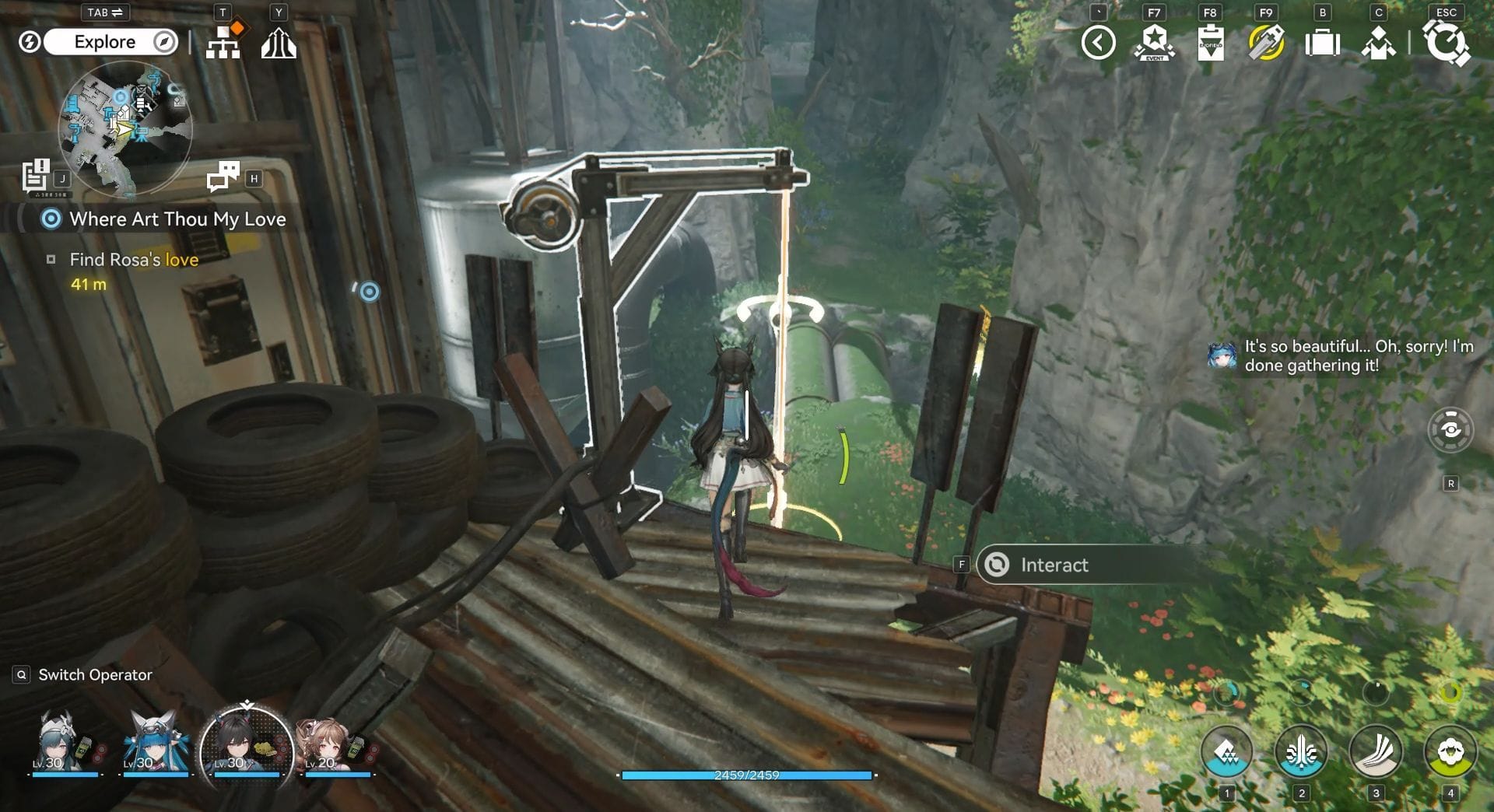1494x812 pixels.
Task: Open the Event star icon
Action: tap(1155, 43)
